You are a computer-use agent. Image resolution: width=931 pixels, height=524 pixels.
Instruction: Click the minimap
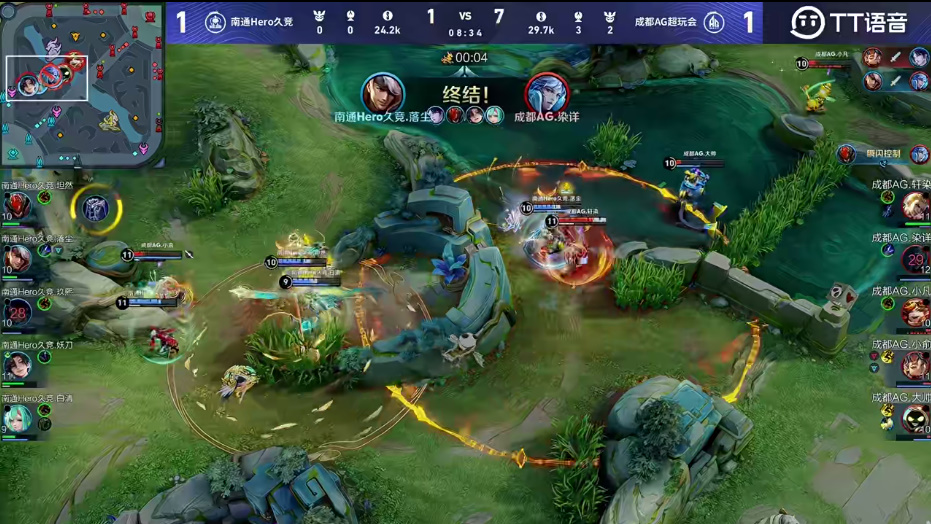pos(82,85)
